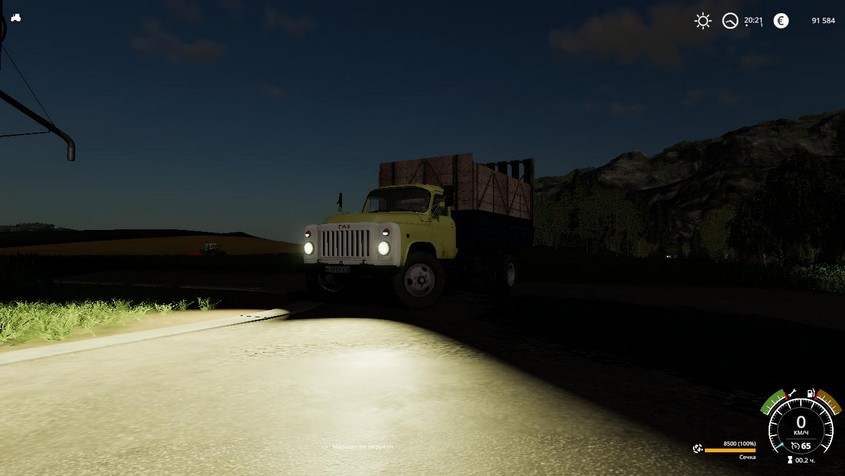Click the hourglass operating-hours icon
The height and width of the screenshot is (476, 845).
coord(790,460)
